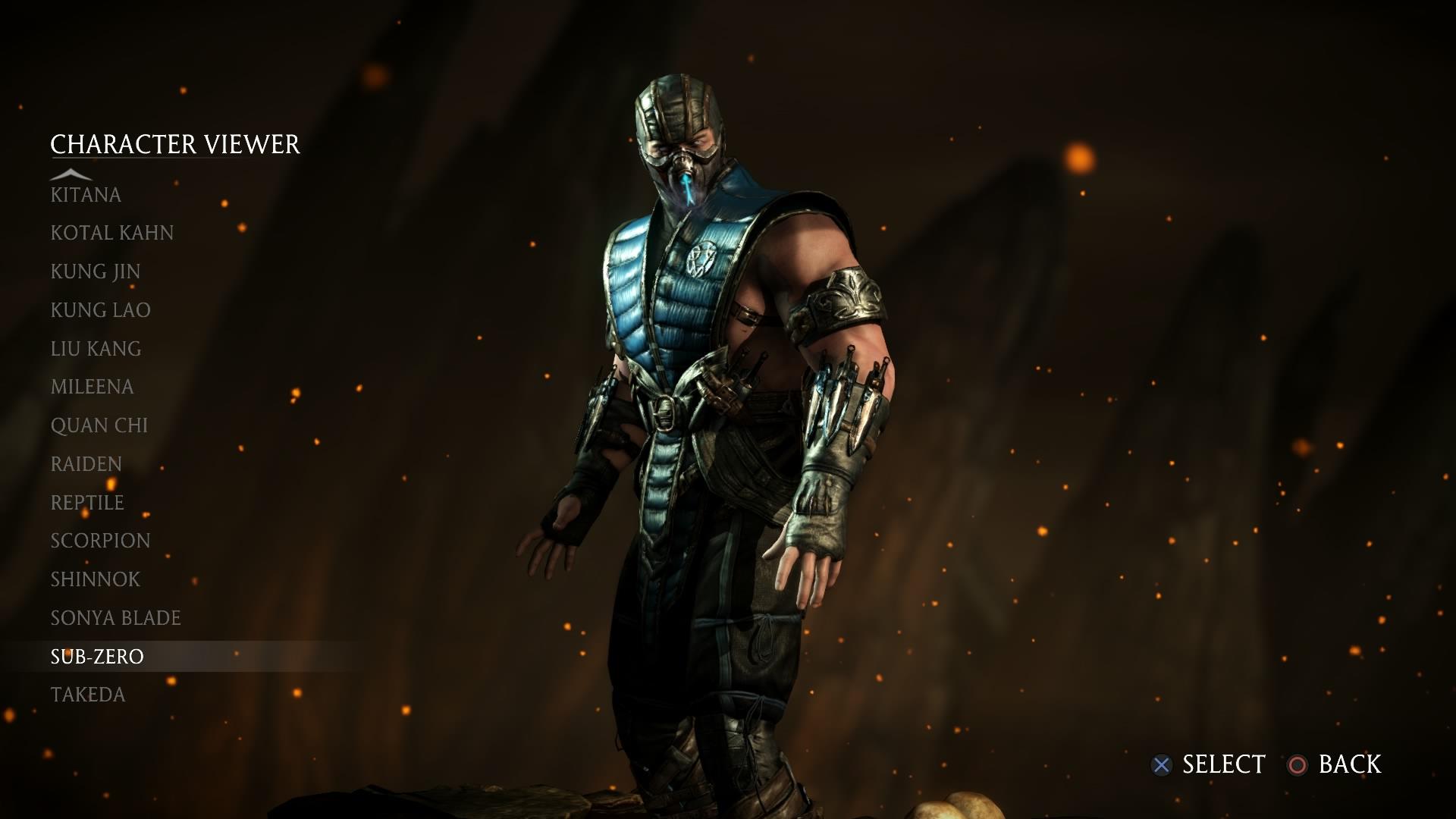This screenshot has width=1456, height=819.
Task: Select Takeda at the bottom of list
Action: point(88,695)
